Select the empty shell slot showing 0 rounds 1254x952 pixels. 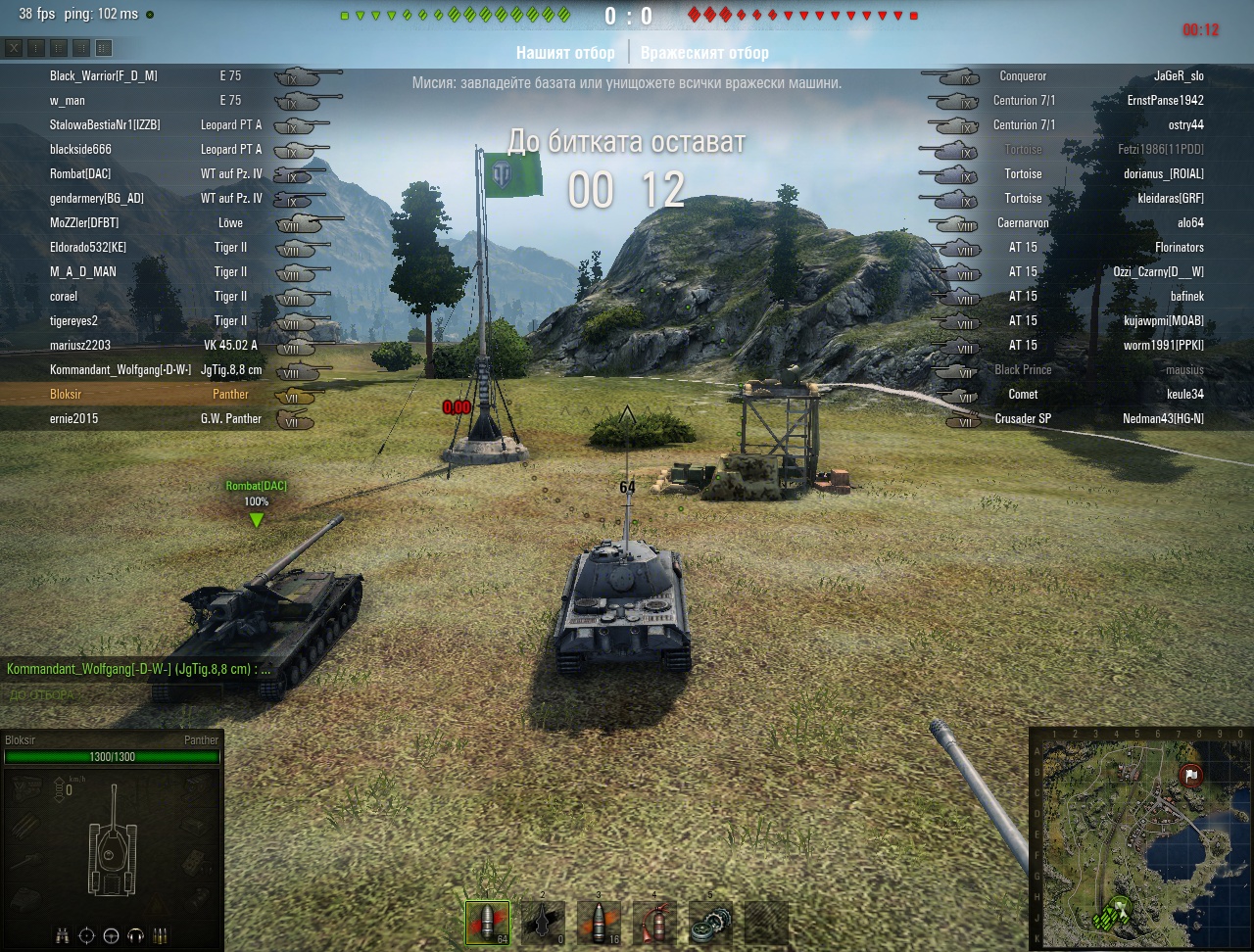(543, 923)
